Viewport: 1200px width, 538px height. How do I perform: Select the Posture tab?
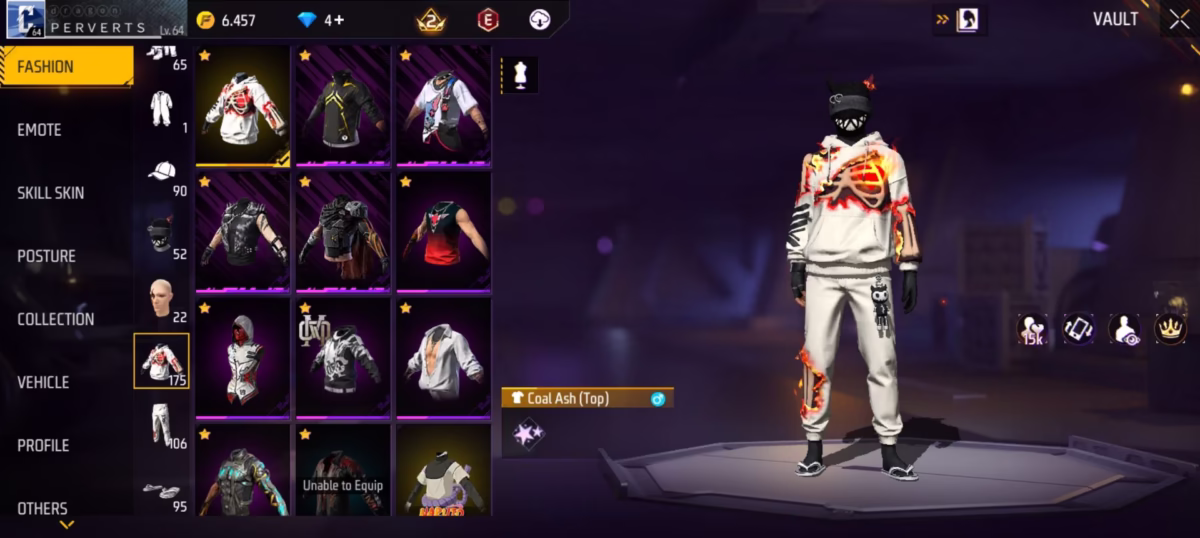point(47,256)
